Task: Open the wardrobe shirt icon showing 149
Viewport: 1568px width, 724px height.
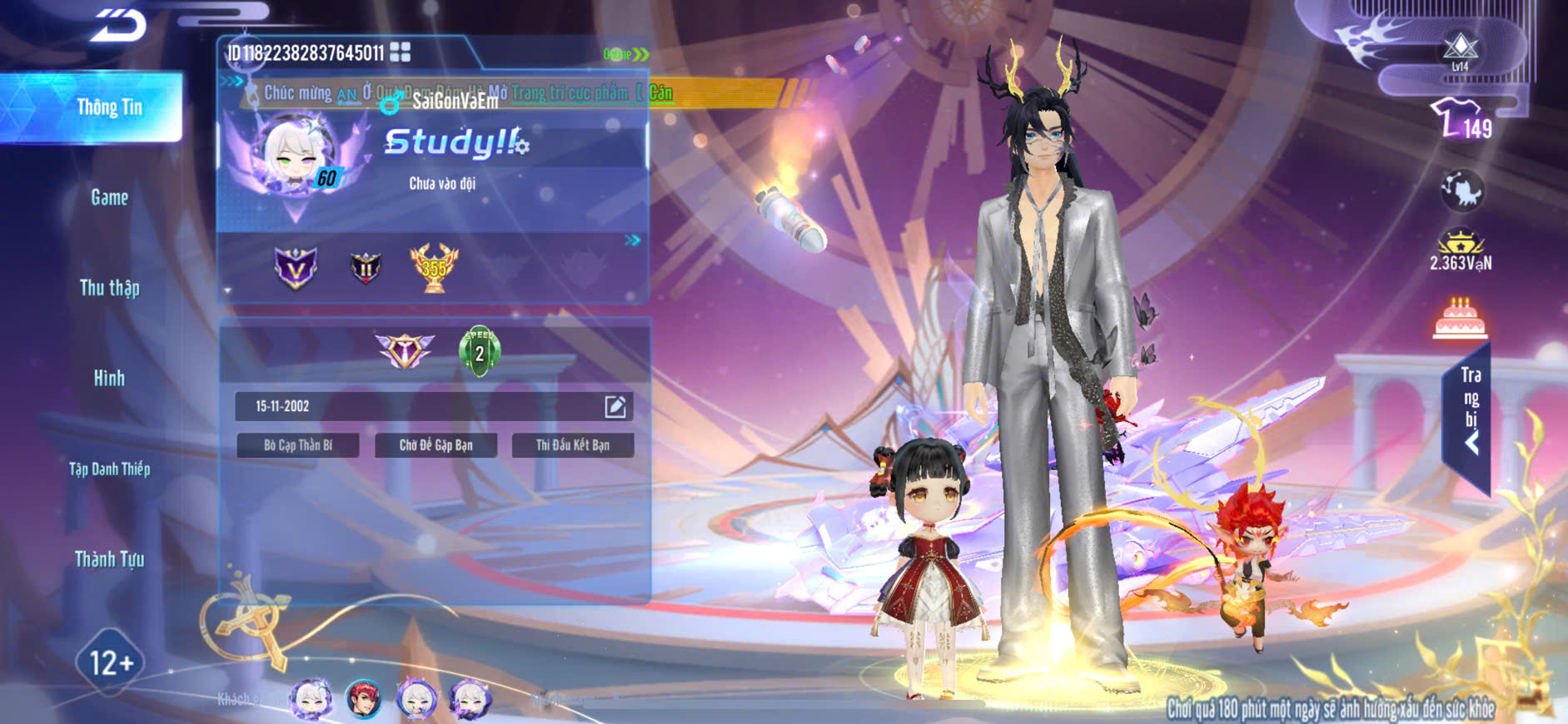Action: (1461, 119)
